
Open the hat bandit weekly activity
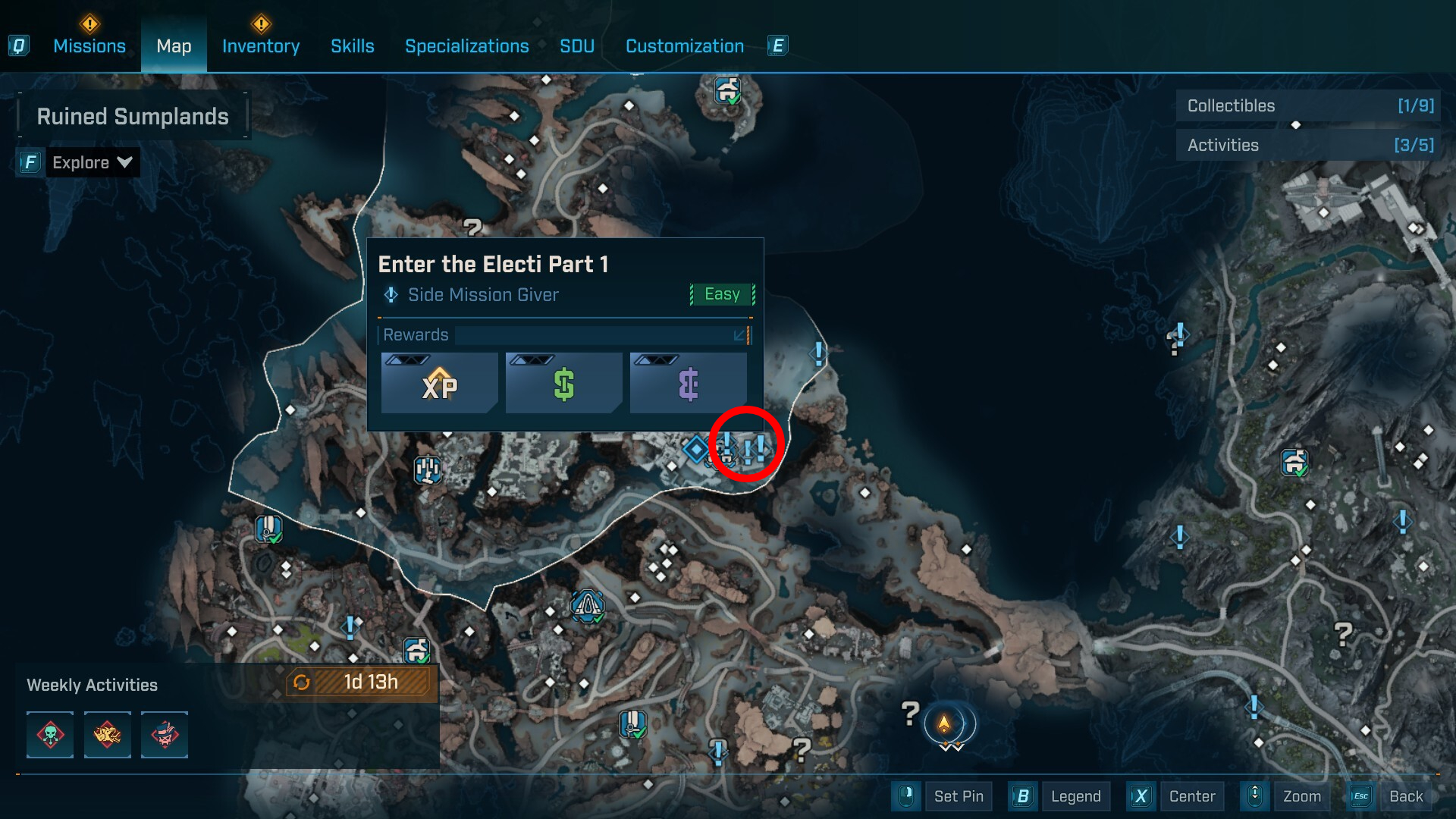point(165,735)
